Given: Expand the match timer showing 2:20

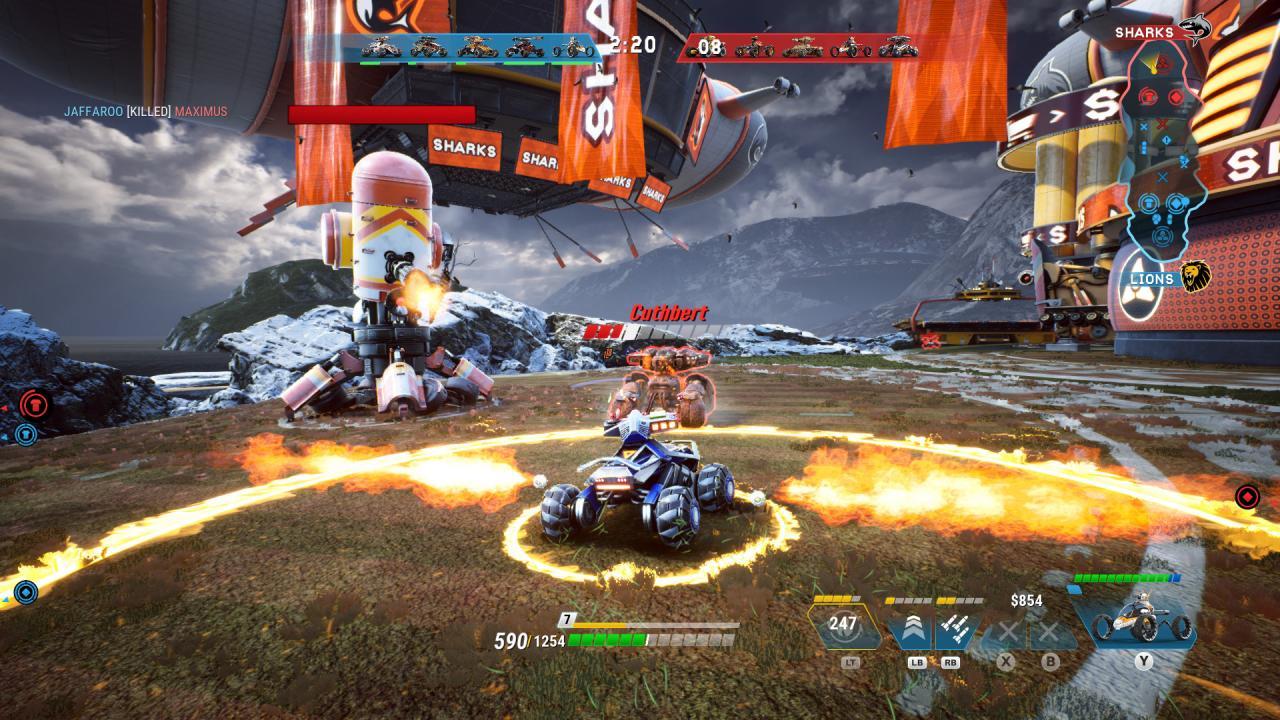Looking at the screenshot, I should (x=632, y=42).
